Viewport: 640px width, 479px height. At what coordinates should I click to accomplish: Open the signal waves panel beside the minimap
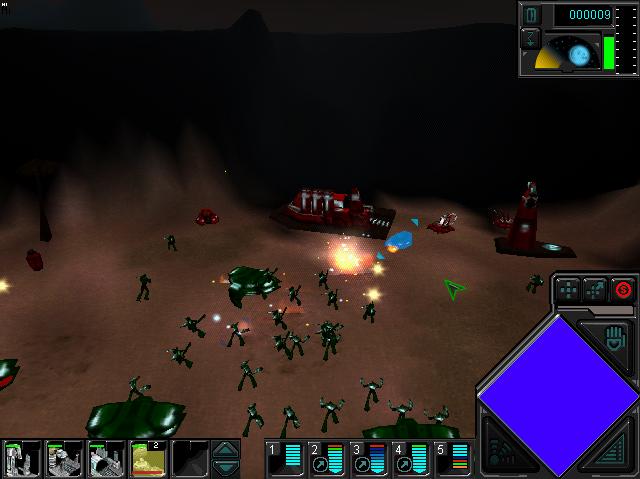(502, 447)
